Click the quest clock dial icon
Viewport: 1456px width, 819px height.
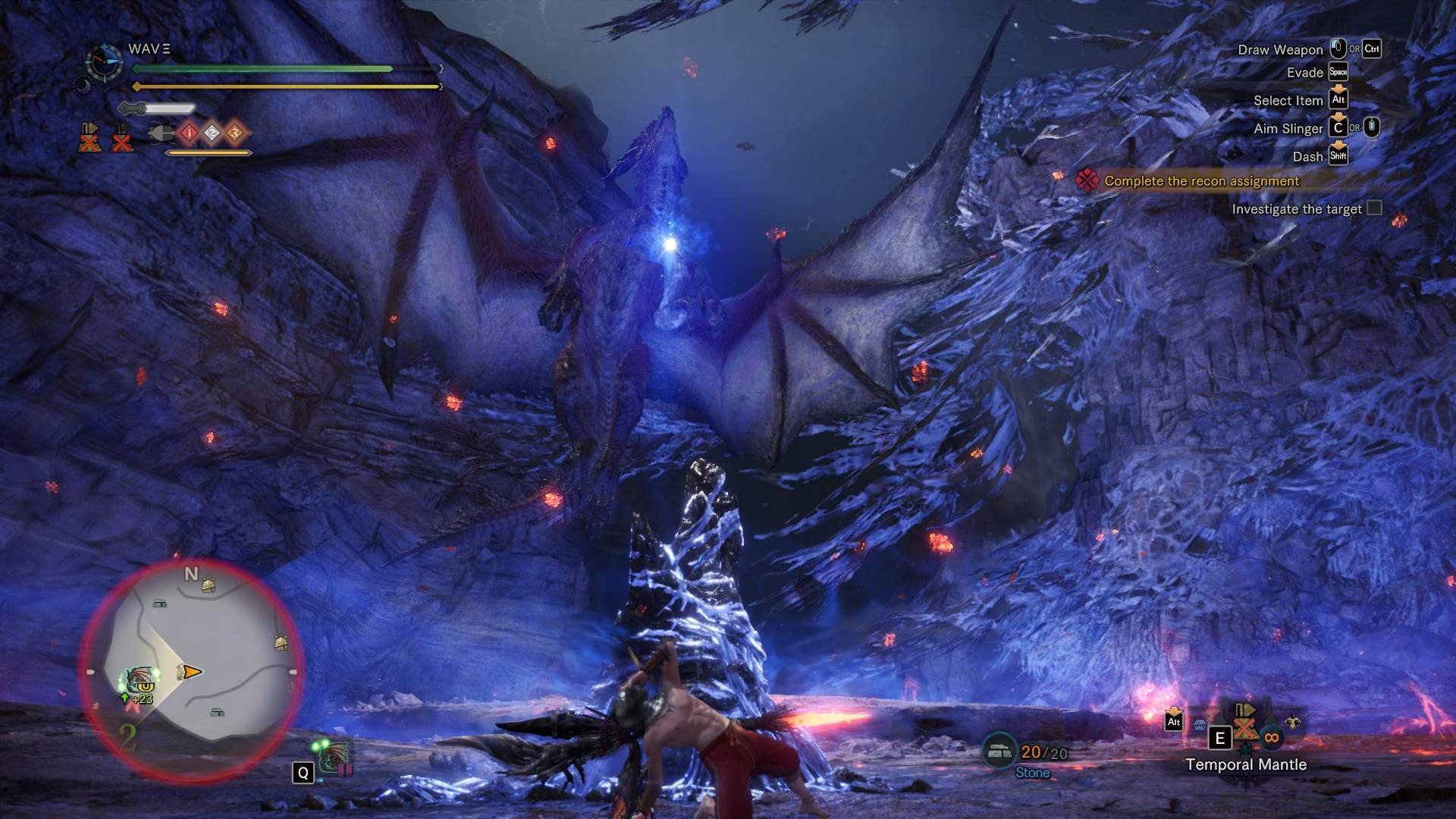click(104, 62)
